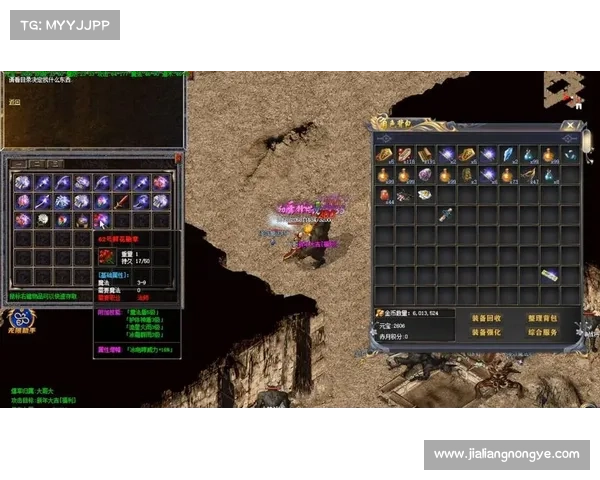Close the storage window
The height and width of the screenshot is (480, 600).
(178, 157)
